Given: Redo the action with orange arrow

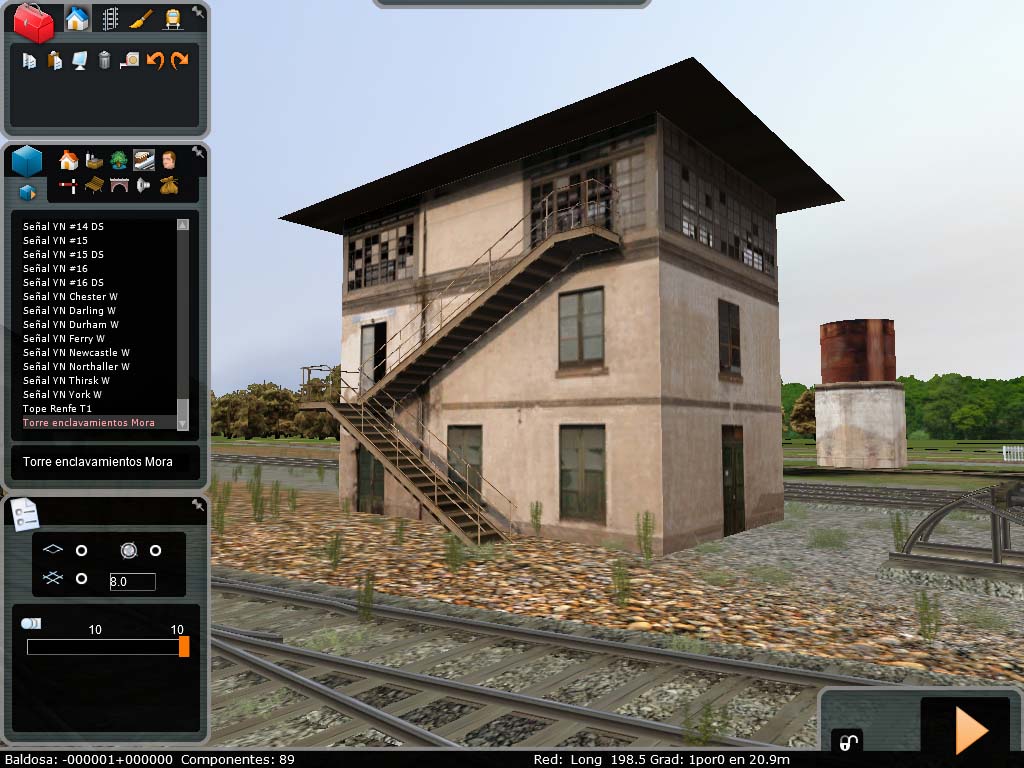Looking at the screenshot, I should (179, 61).
